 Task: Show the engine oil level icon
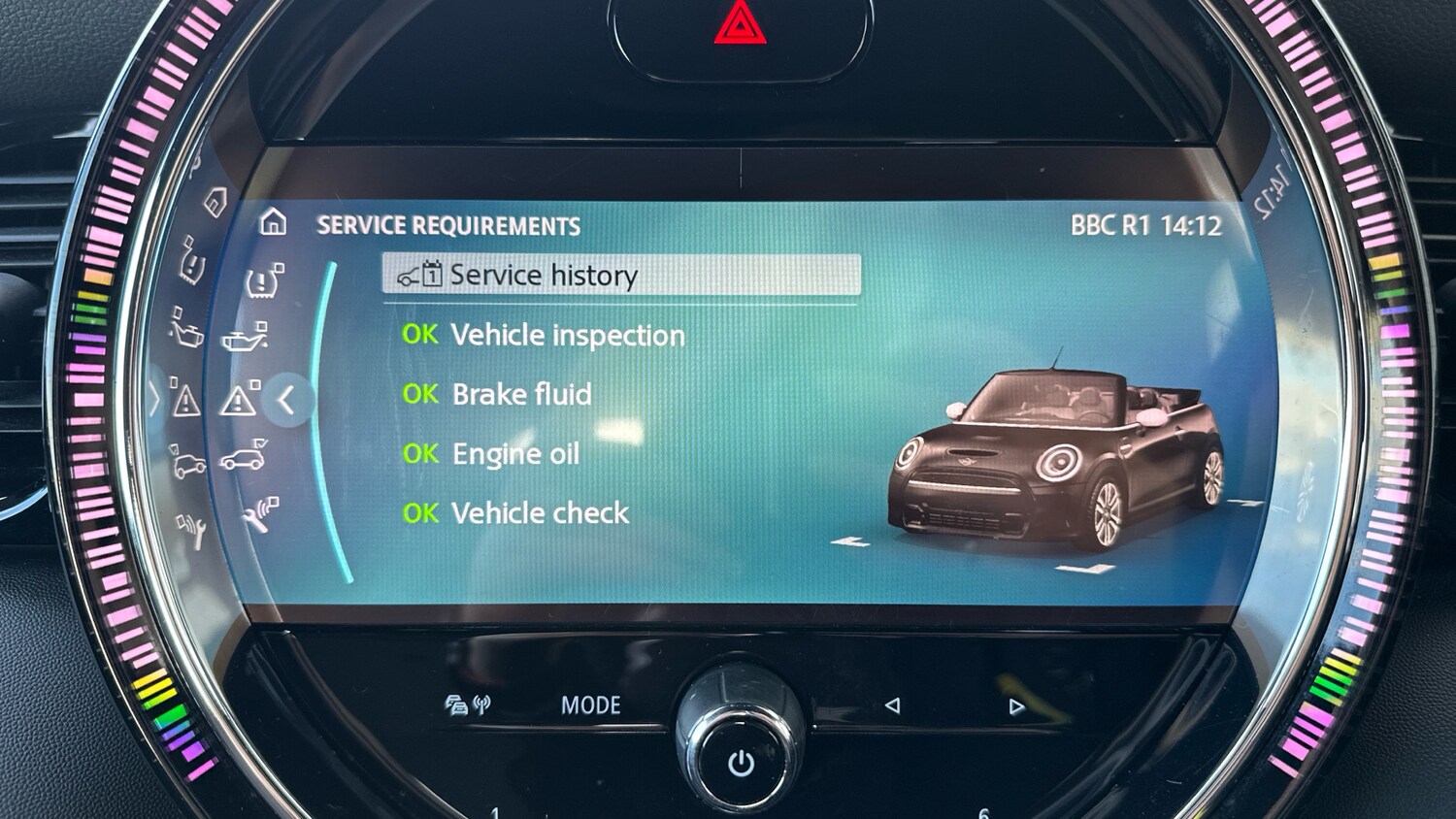point(244,339)
